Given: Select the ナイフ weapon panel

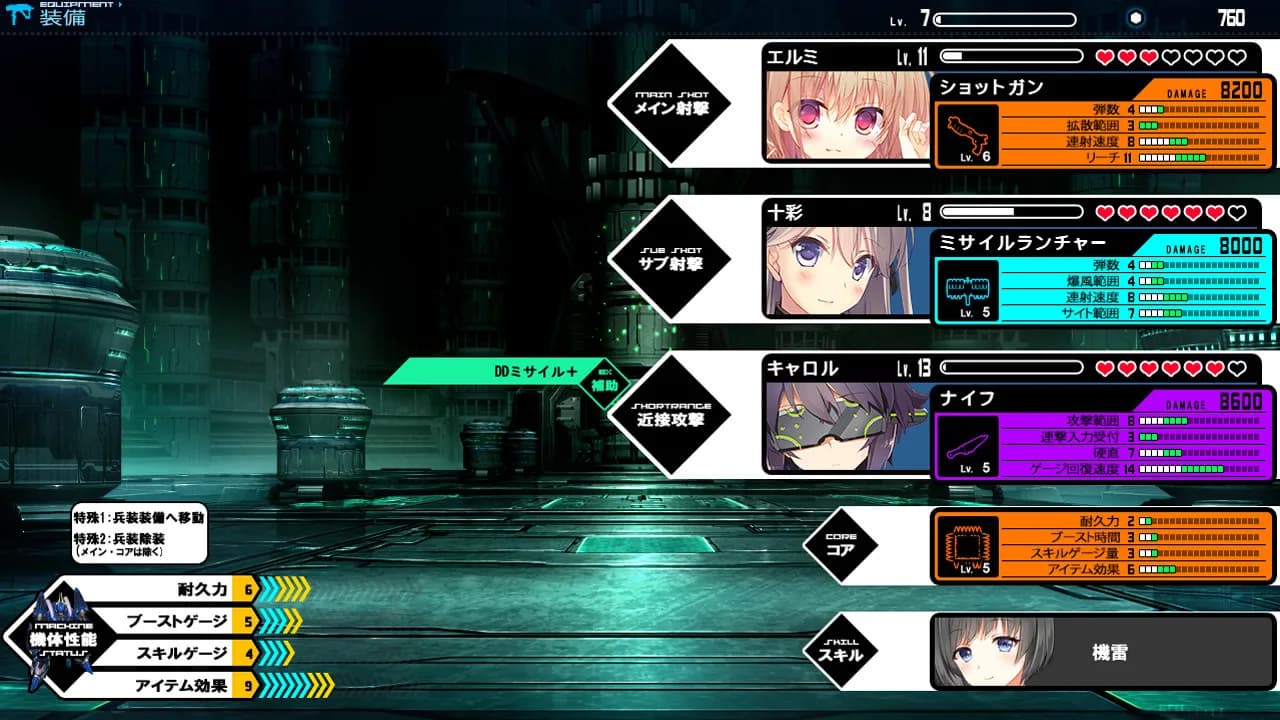Looking at the screenshot, I should click(1103, 434).
